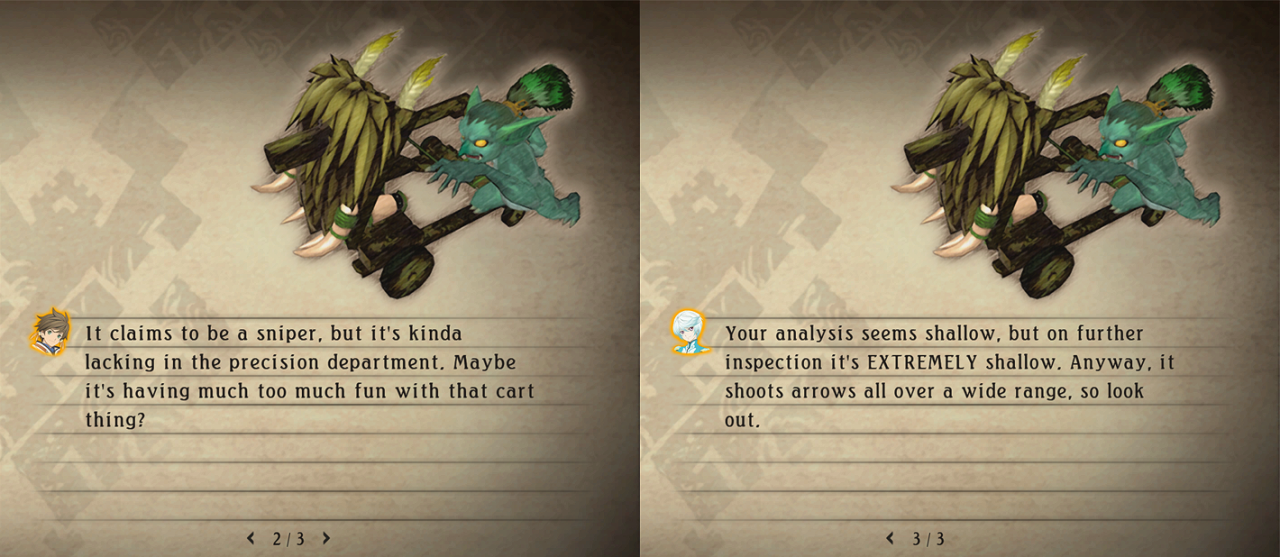Go to the next page after 2/3
Viewport: 1280px width, 557px height.
[x=326, y=538]
